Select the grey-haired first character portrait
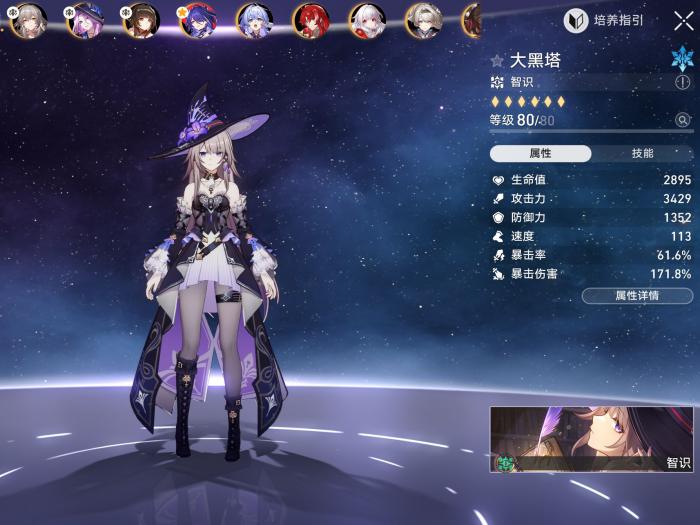This screenshot has height=525, width=700. 28,20
